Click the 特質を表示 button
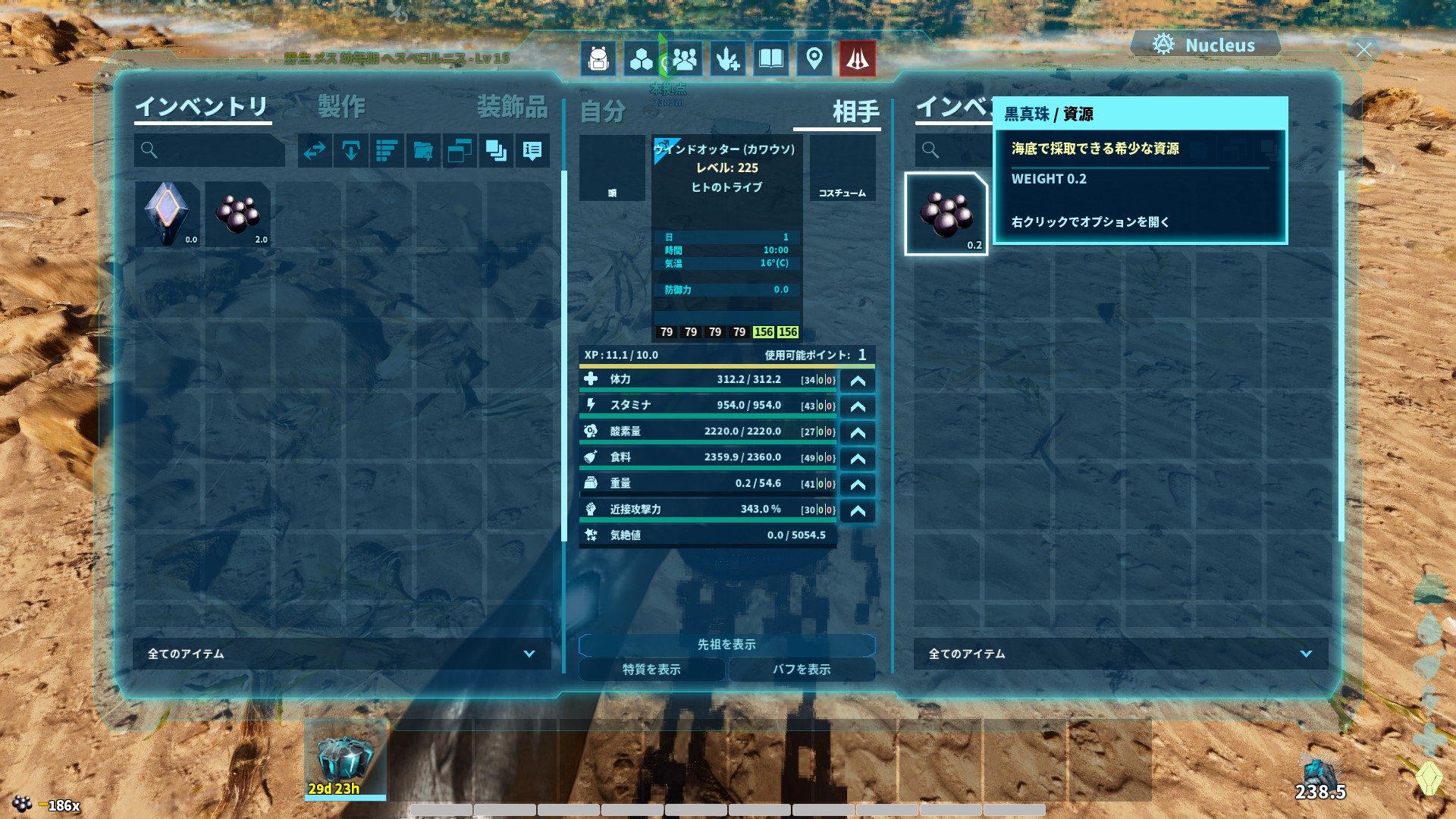Image resolution: width=1456 pixels, height=819 pixels. click(651, 670)
